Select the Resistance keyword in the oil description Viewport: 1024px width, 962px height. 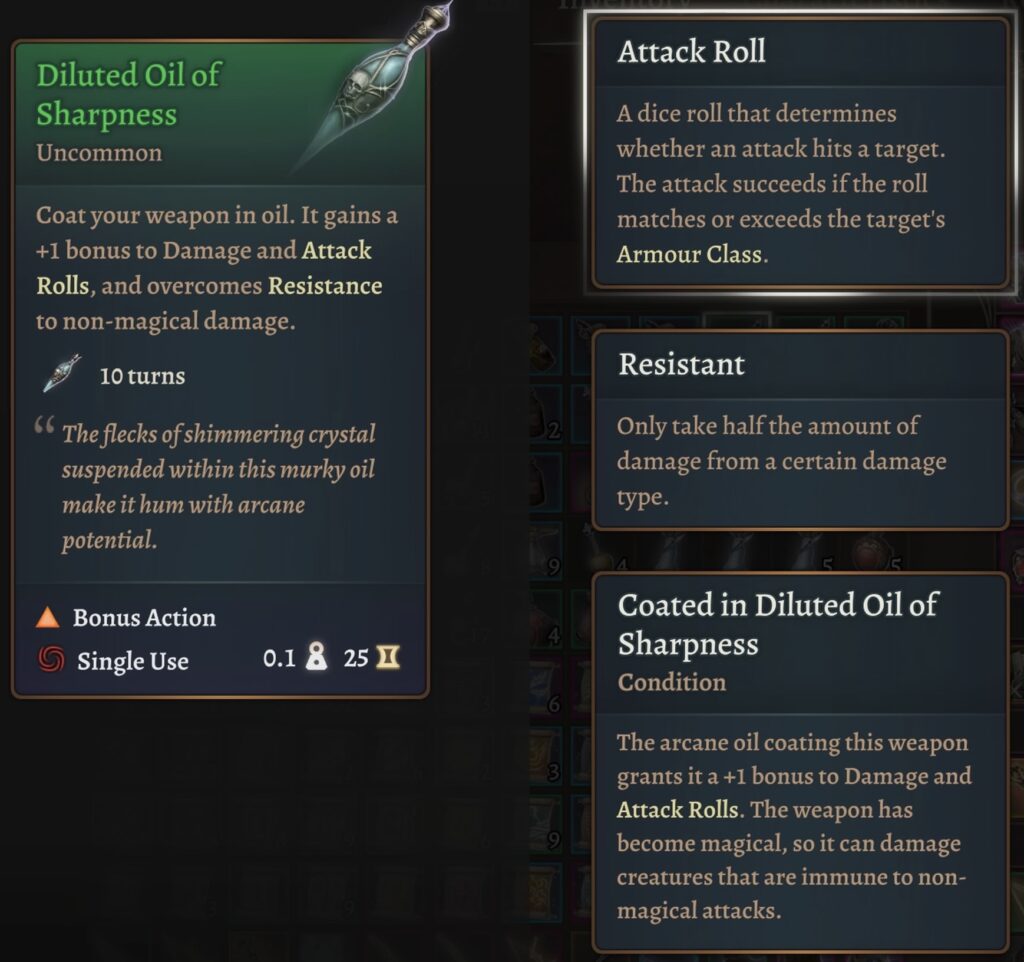pos(324,286)
